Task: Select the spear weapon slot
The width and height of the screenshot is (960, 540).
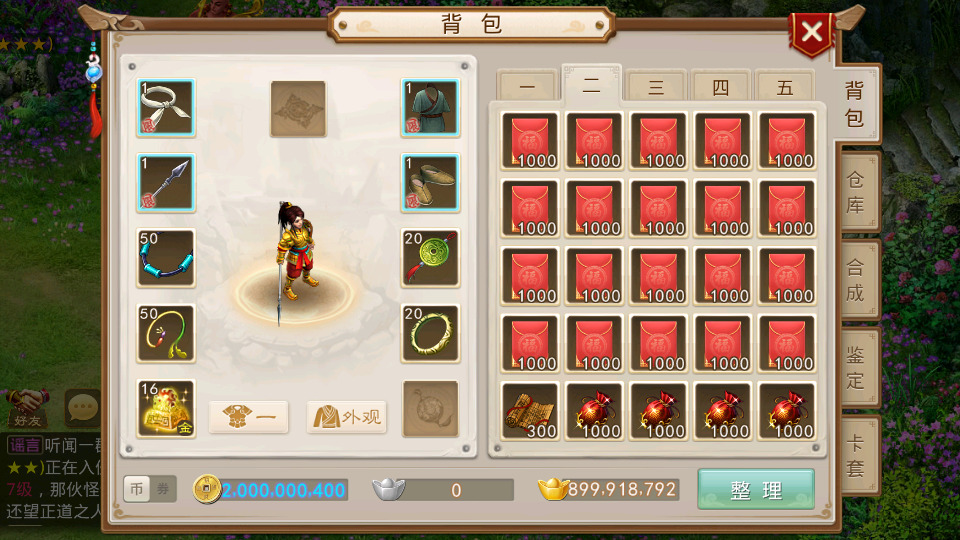Action: click(166, 183)
